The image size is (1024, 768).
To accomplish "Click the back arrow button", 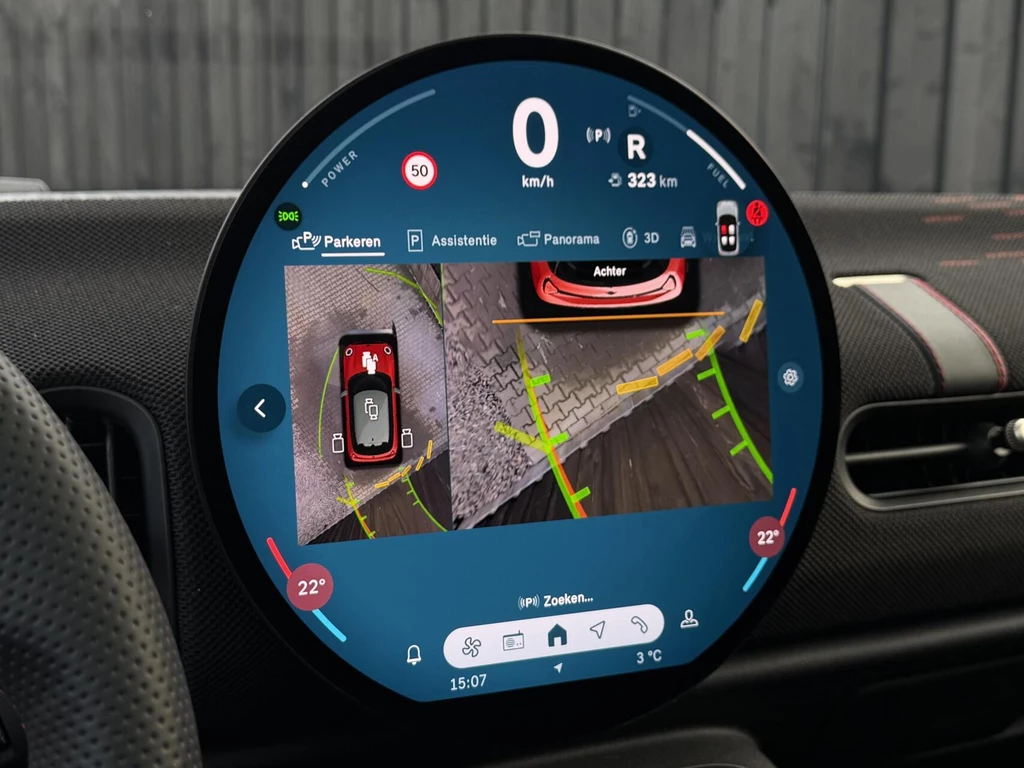I will pos(260,408).
